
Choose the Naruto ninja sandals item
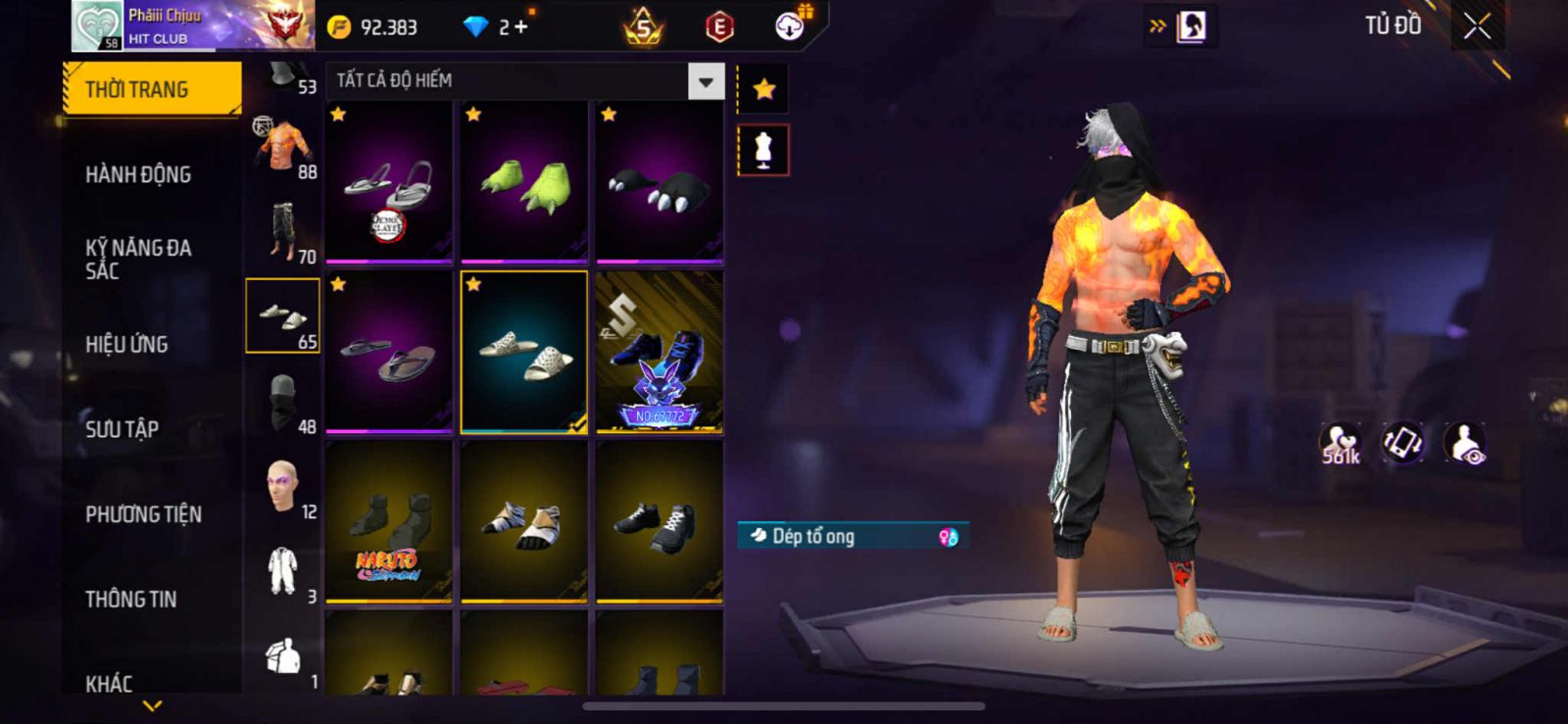[x=389, y=521]
